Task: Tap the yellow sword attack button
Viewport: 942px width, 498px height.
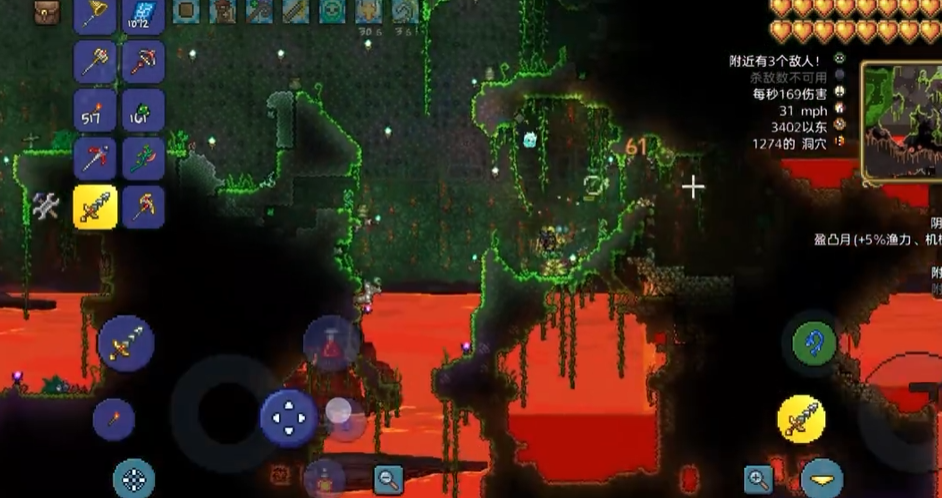Action: [802, 418]
